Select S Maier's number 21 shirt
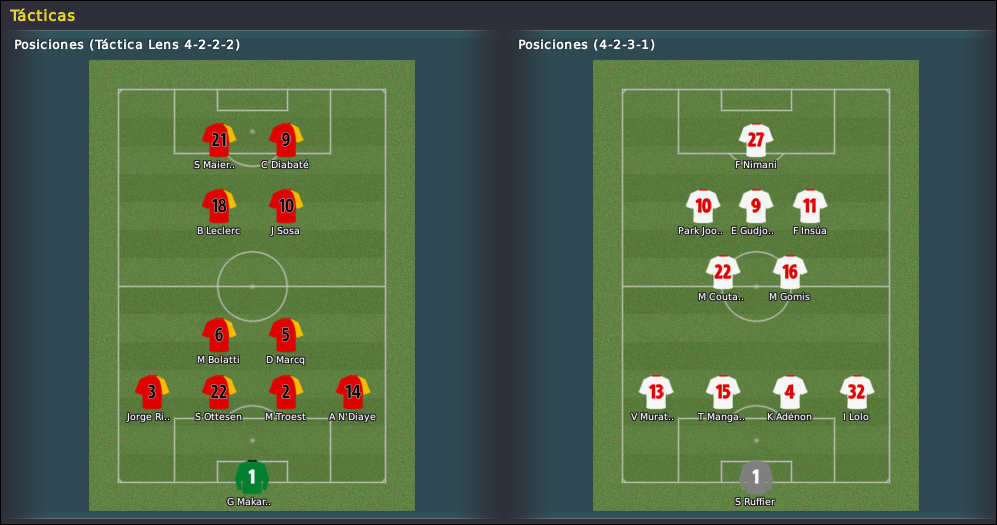Image resolution: width=997 pixels, height=525 pixels. 218,140
